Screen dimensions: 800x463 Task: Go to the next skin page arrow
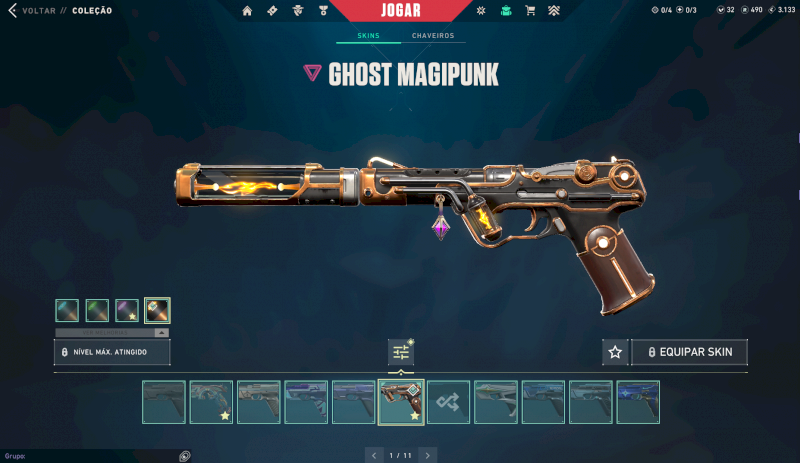(428, 455)
